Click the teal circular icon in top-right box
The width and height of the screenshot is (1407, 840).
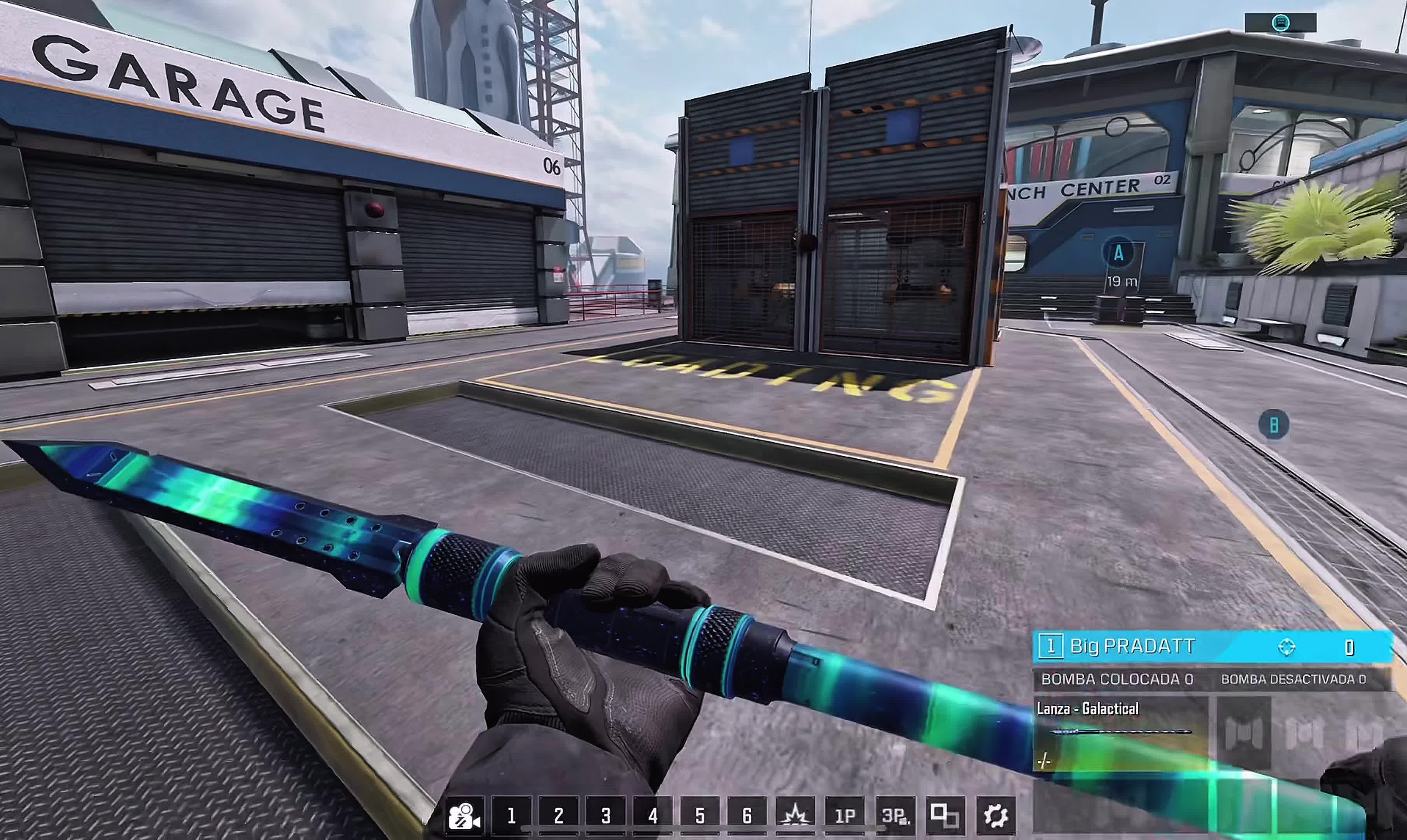tap(1280, 23)
